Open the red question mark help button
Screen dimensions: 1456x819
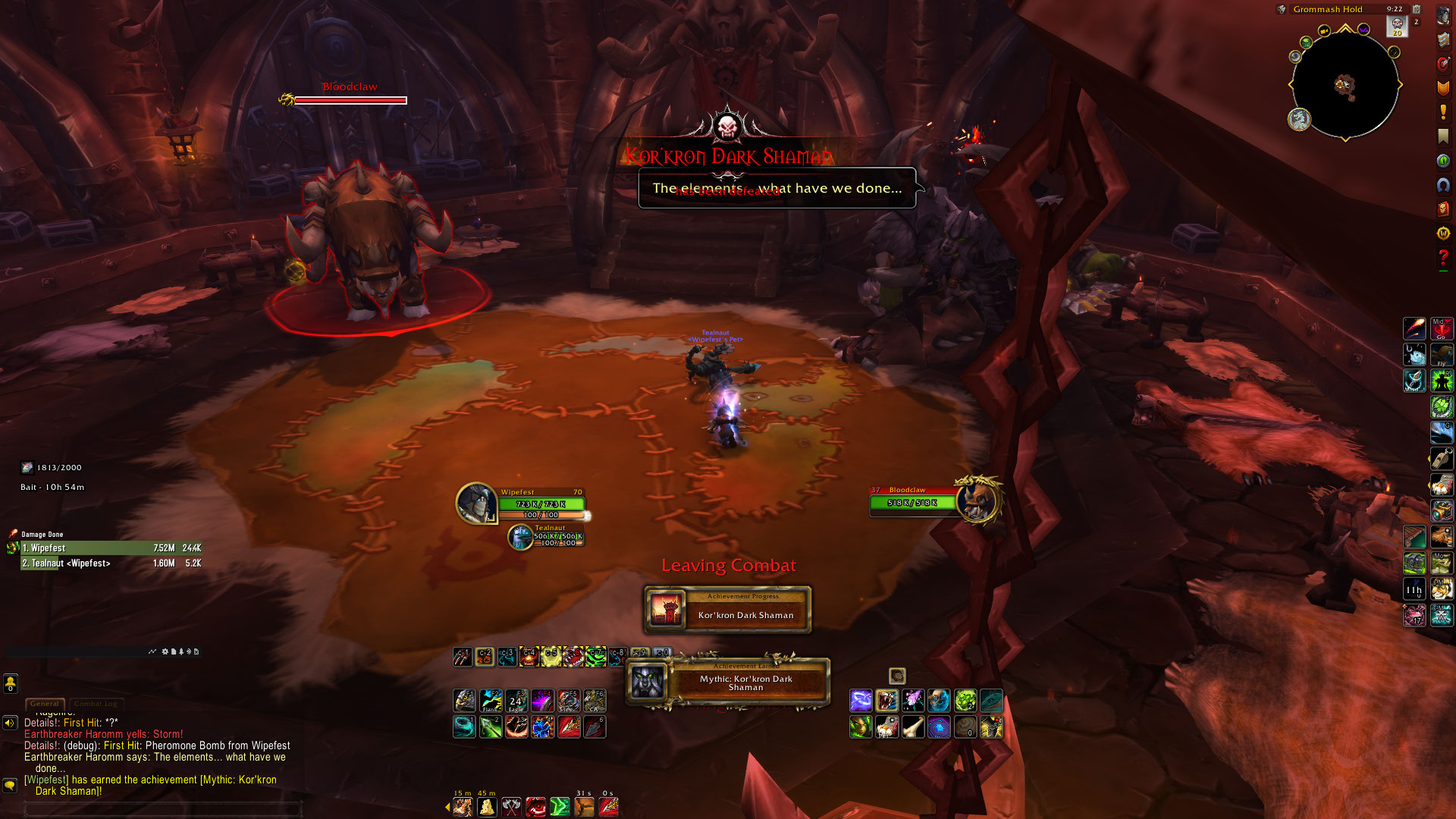(x=1443, y=259)
